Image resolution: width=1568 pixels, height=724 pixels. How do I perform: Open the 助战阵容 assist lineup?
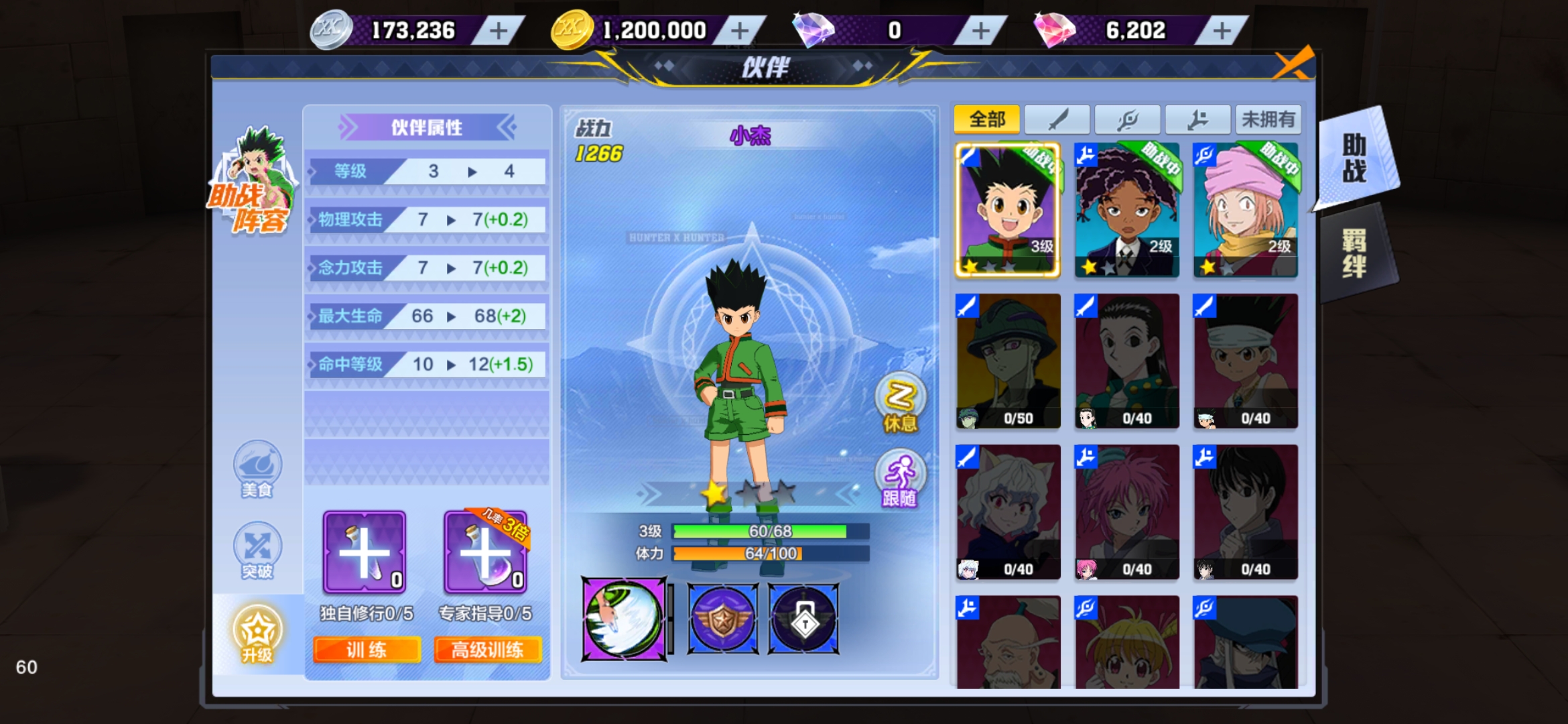coord(252,182)
